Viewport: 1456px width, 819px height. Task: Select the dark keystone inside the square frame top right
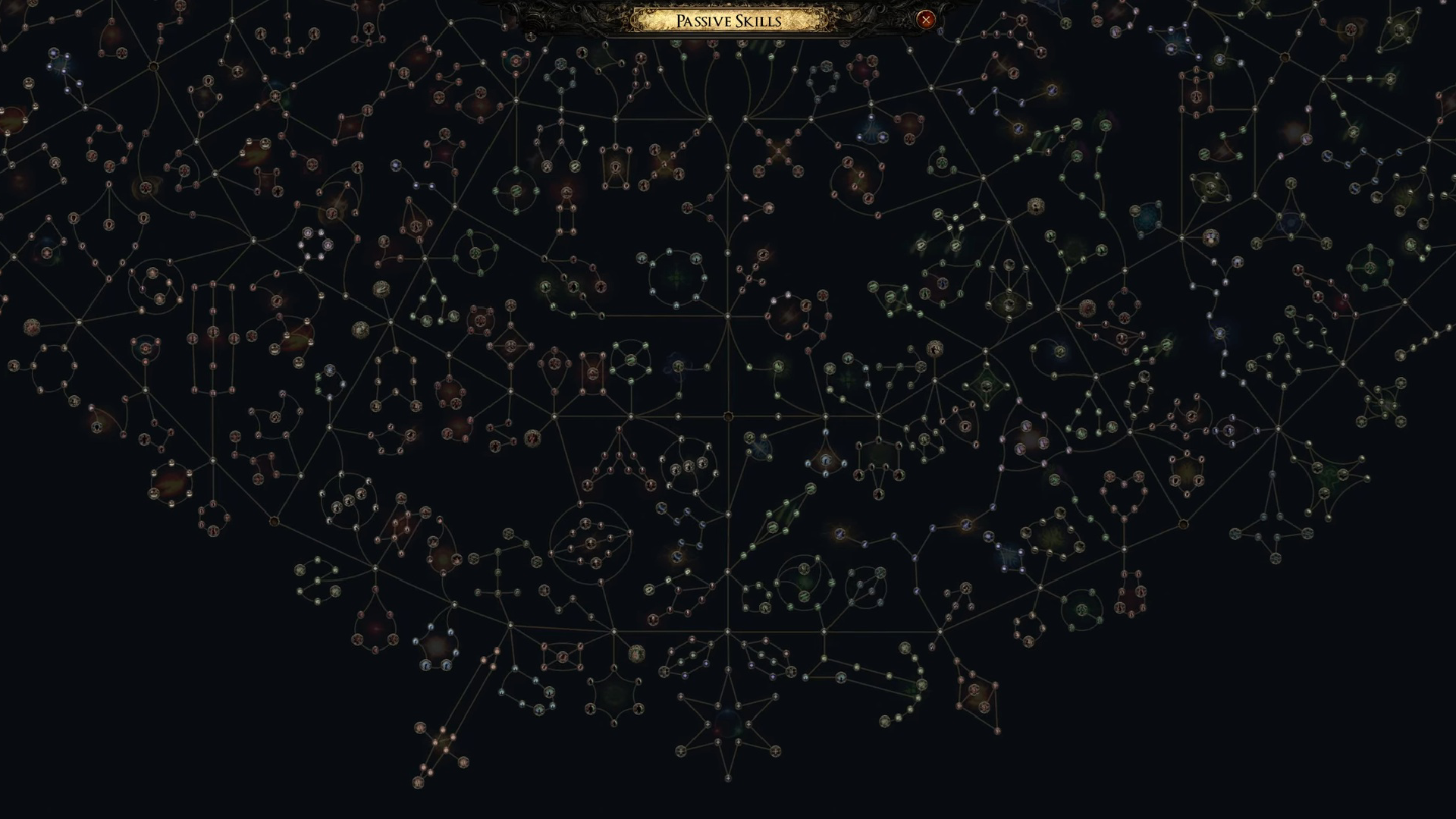[x=1196, y=96]
